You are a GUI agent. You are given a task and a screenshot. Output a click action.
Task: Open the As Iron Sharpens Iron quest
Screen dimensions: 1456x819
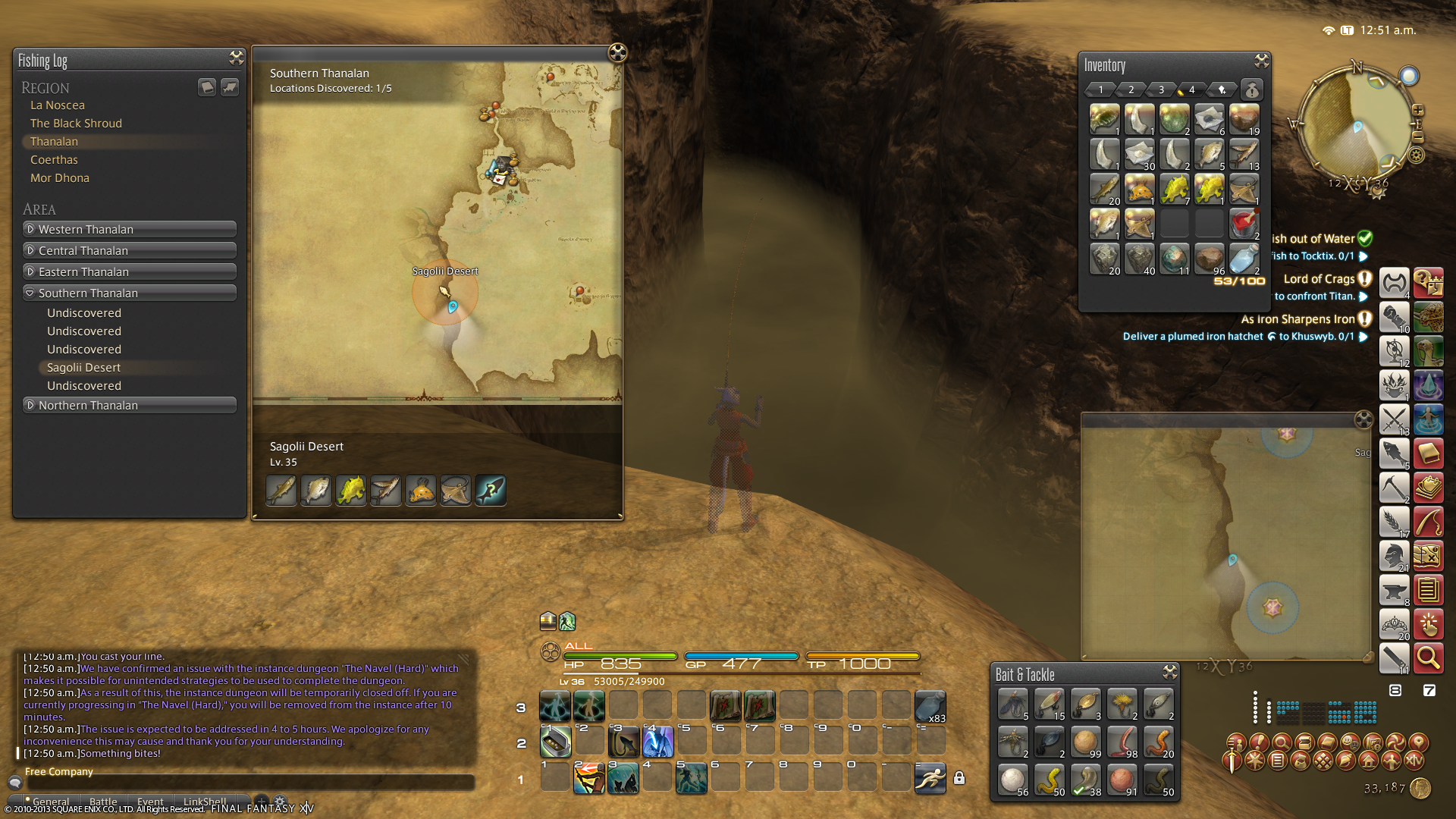pos(1298,319)
